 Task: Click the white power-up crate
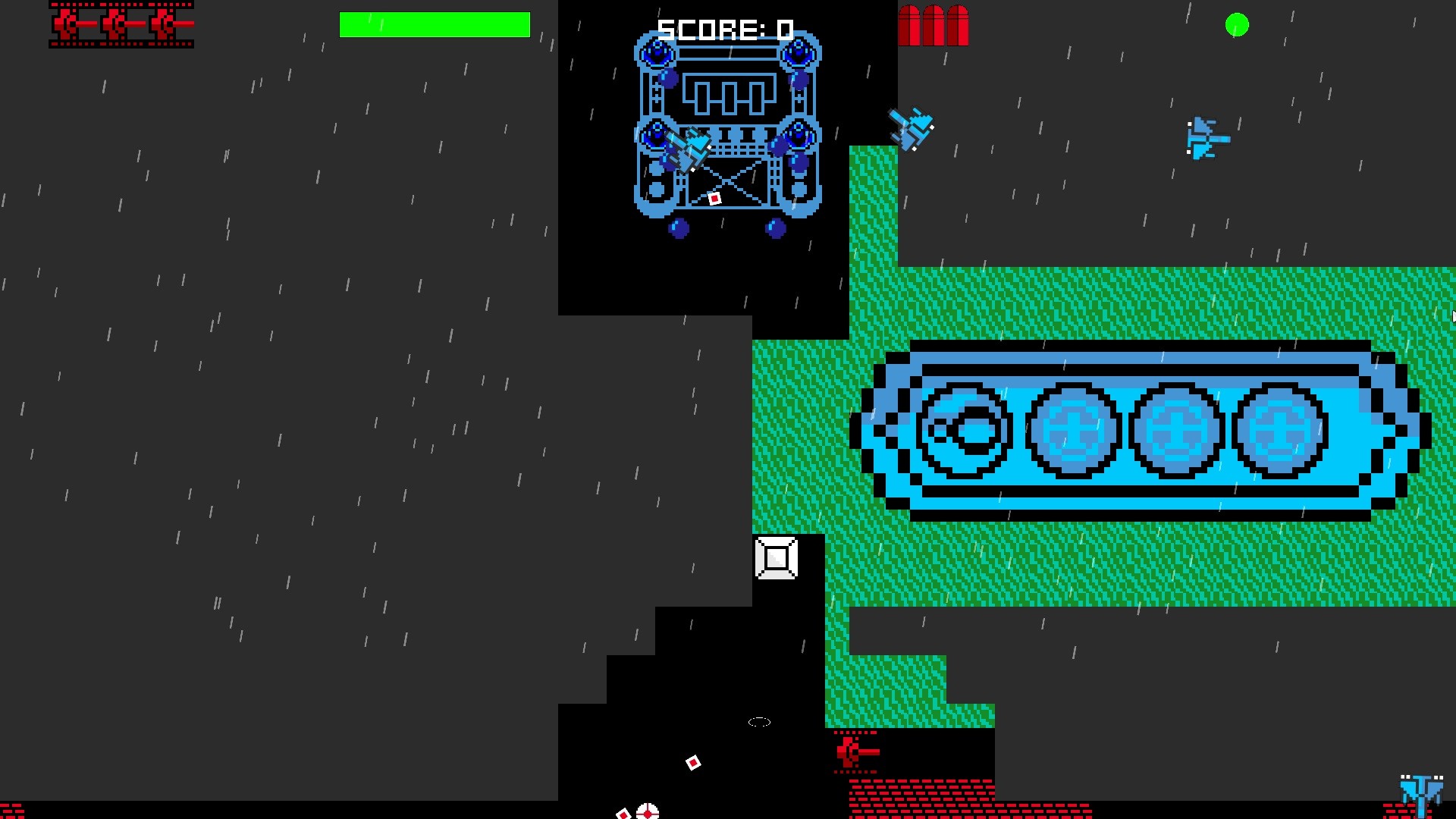[x=777, y=559]
